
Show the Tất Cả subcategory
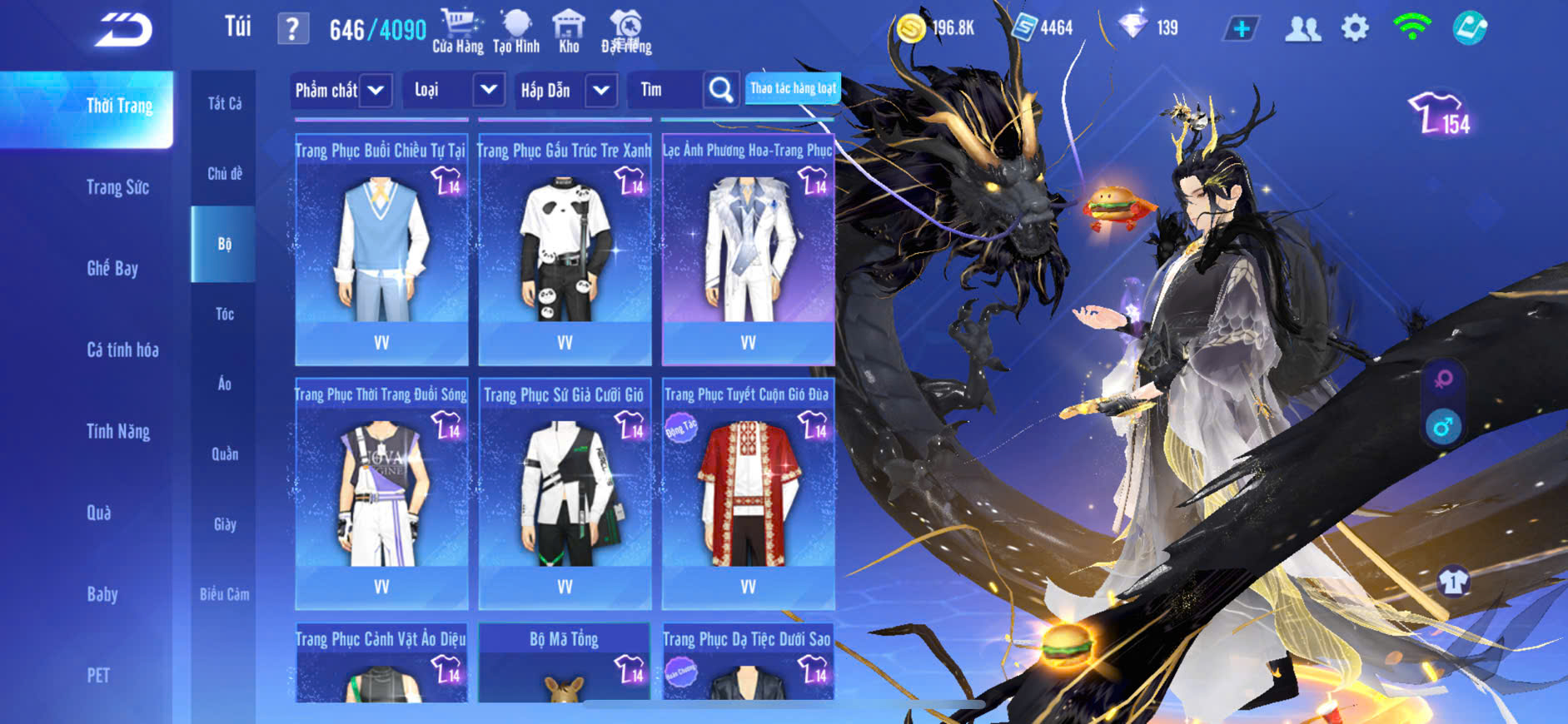point(224,103)
